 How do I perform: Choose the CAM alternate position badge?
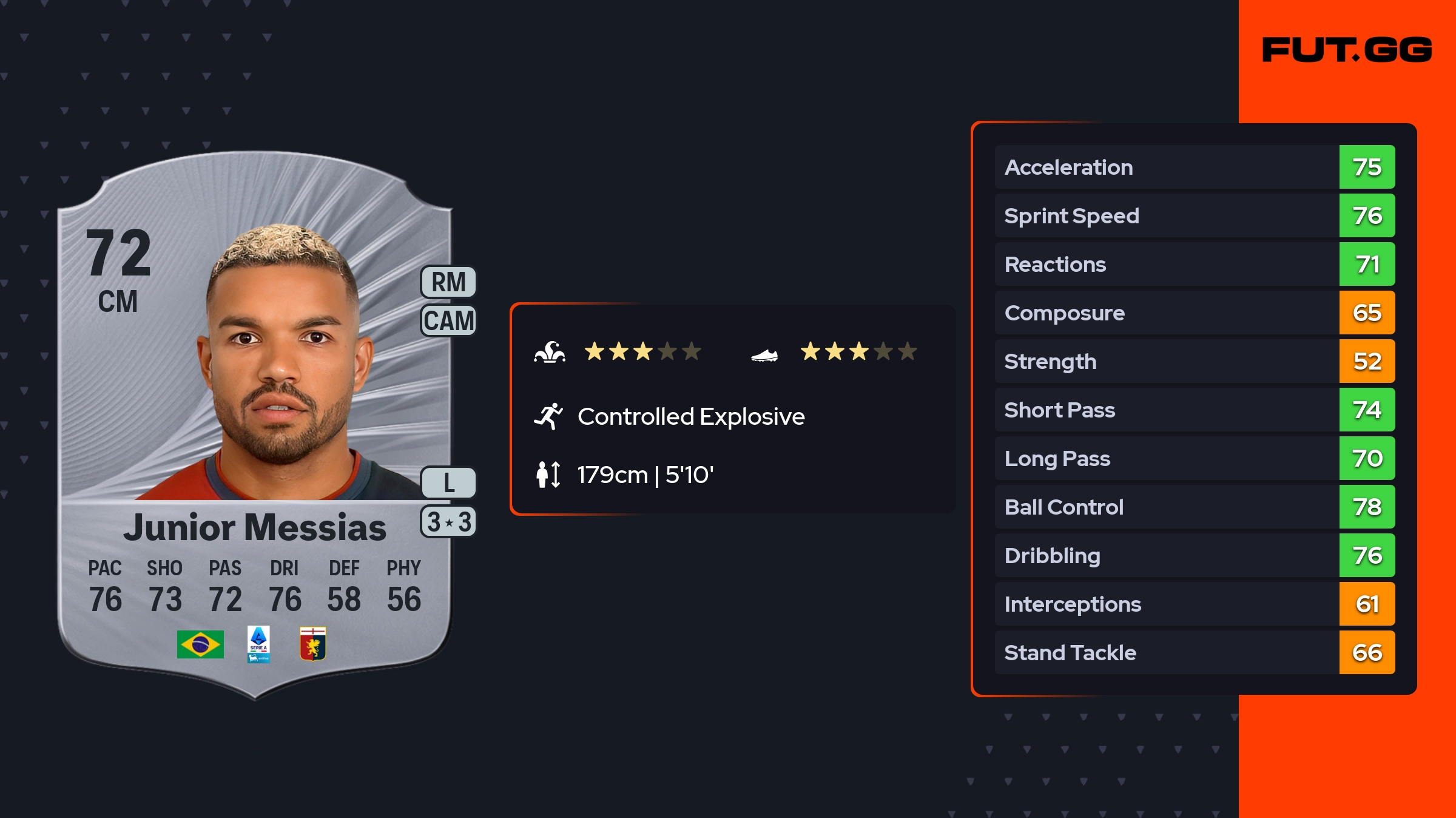448,320
